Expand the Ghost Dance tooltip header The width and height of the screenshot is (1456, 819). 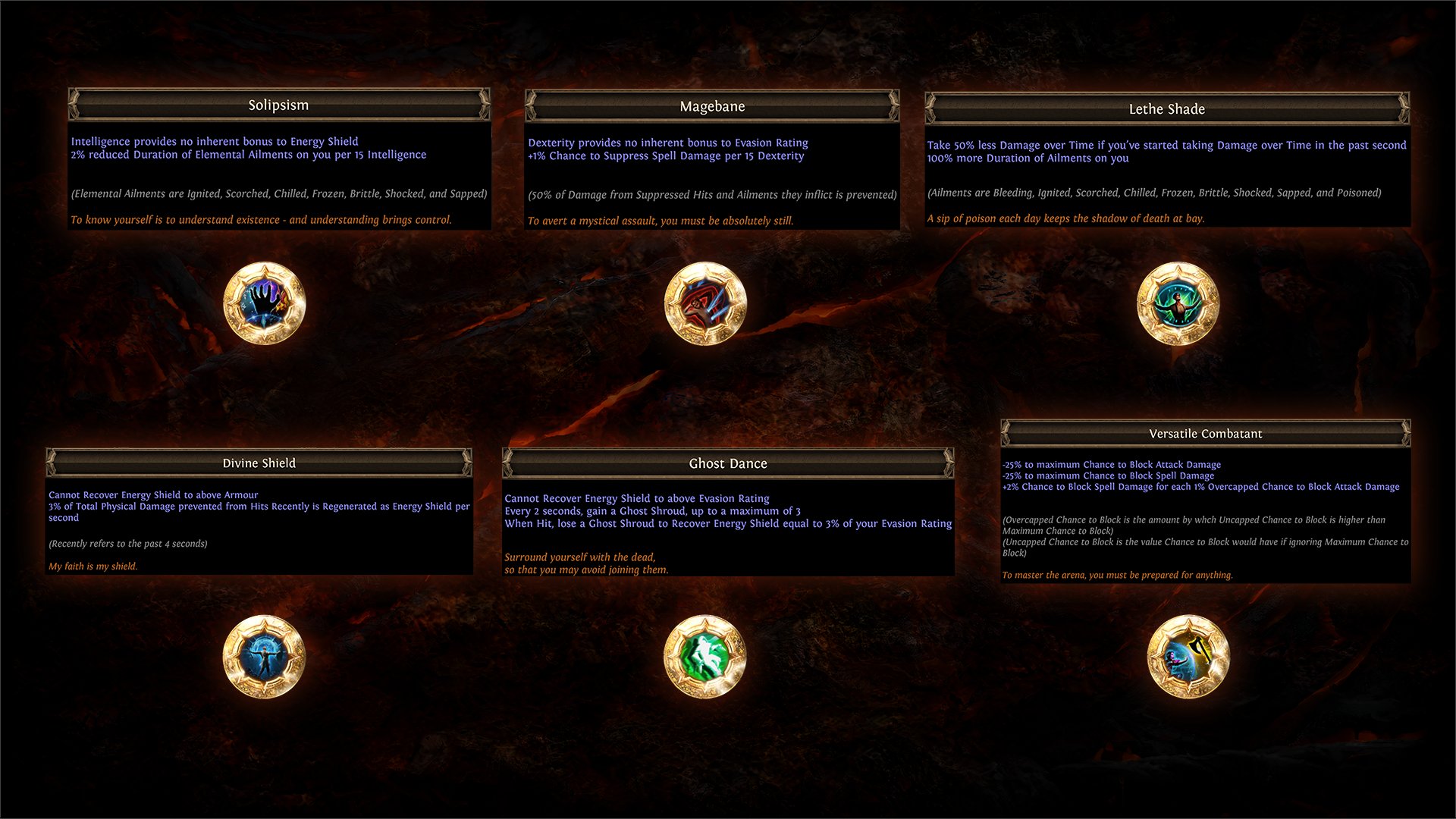click(727, 463)
